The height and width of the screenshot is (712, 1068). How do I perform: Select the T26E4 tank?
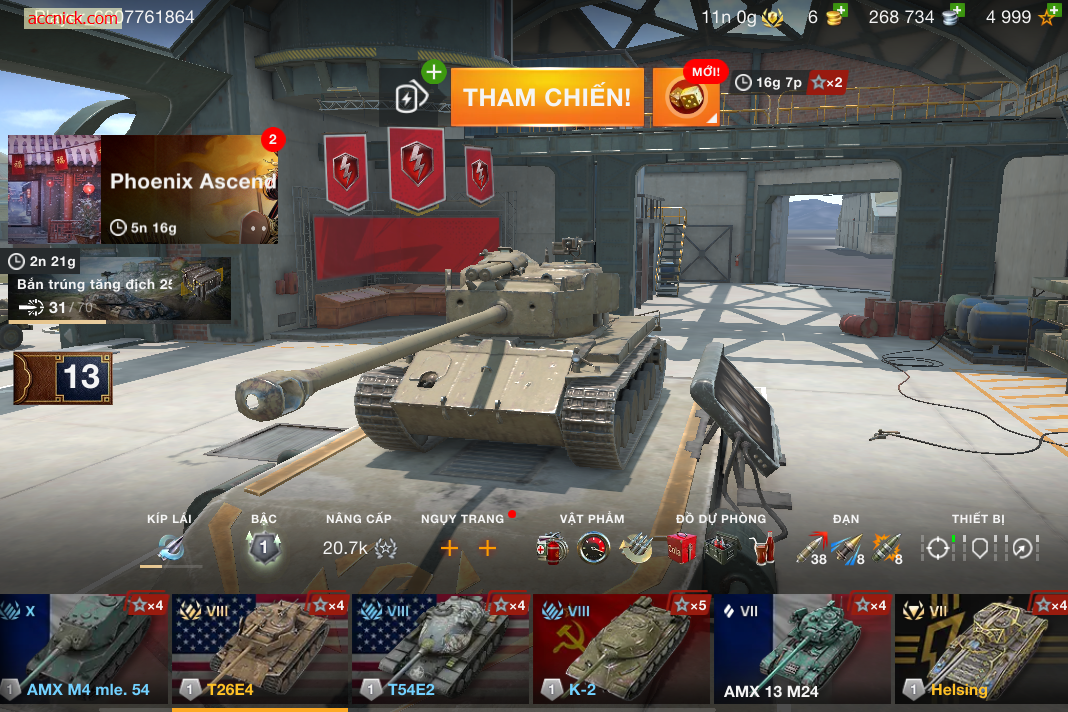pos(260,649)
